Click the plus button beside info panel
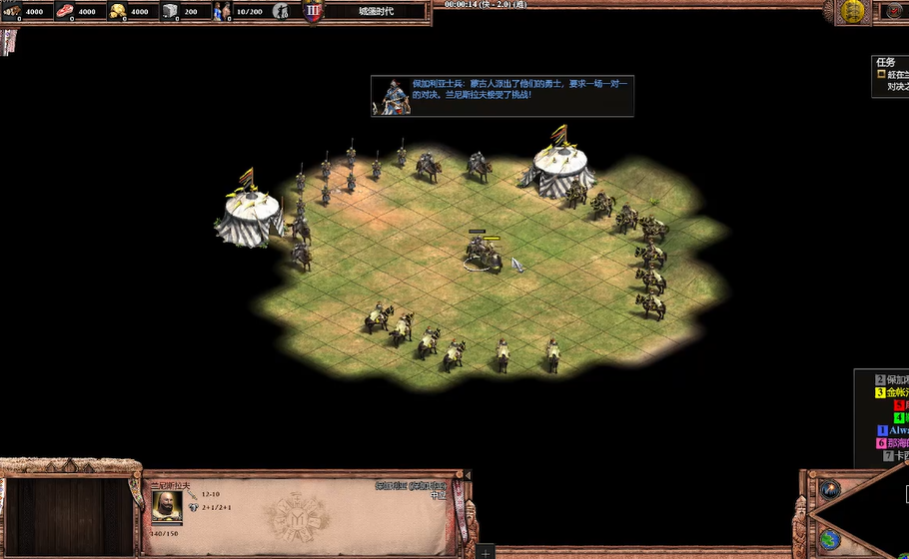The image size is (909, 559). tap(485, 552)
